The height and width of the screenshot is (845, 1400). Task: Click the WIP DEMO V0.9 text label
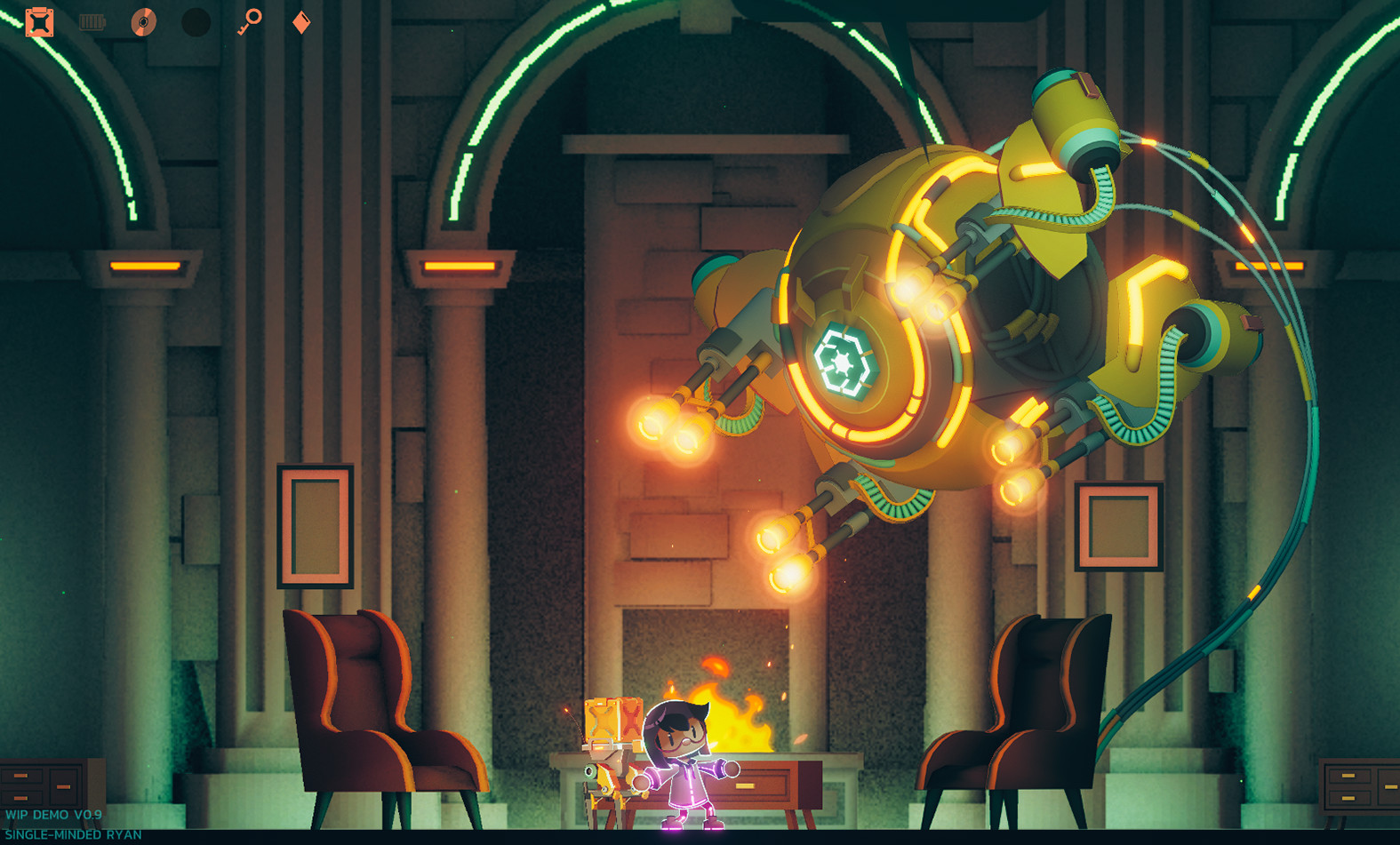[55, 815]
